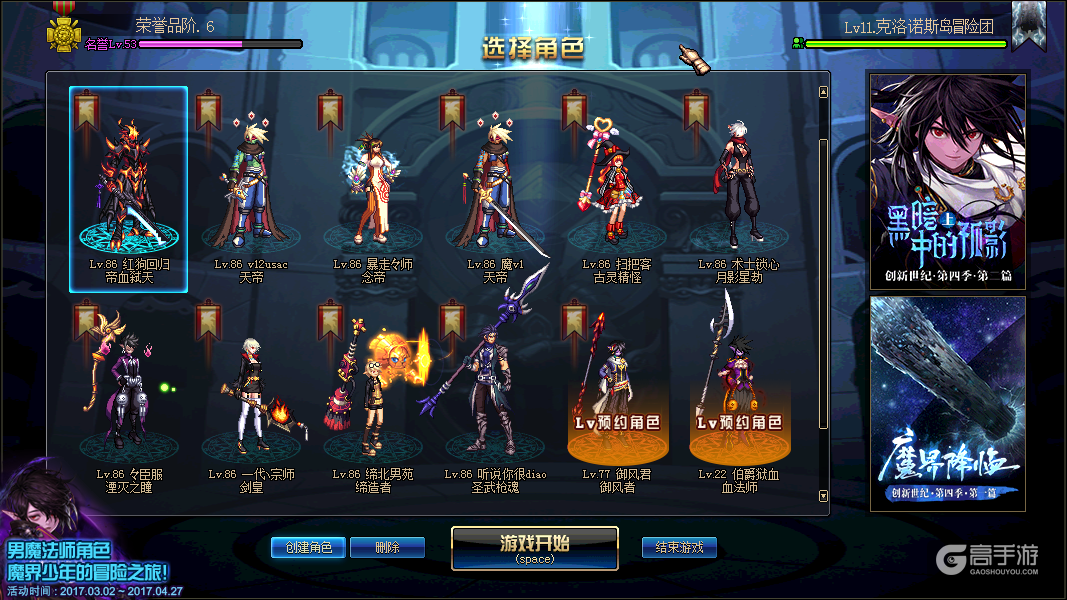1067x600 pixels.
Task: Select the 古灵精怪 character 扫把客
Action: (x=617, y=190)
